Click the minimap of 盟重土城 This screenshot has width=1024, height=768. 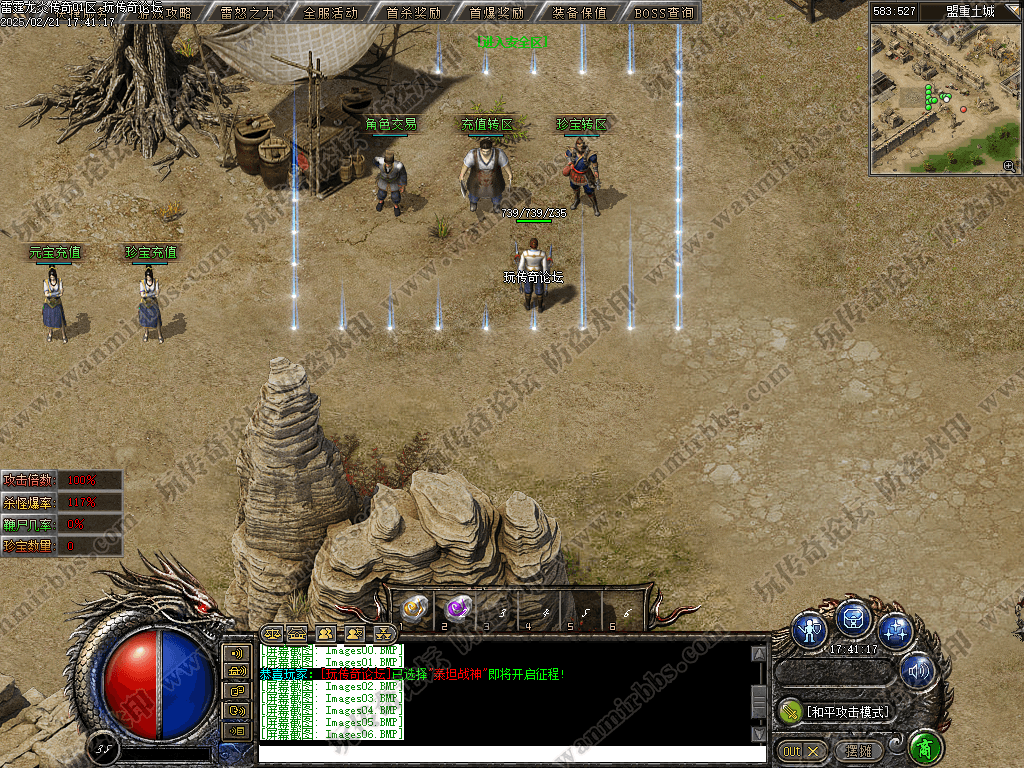(x=944, y=96)
